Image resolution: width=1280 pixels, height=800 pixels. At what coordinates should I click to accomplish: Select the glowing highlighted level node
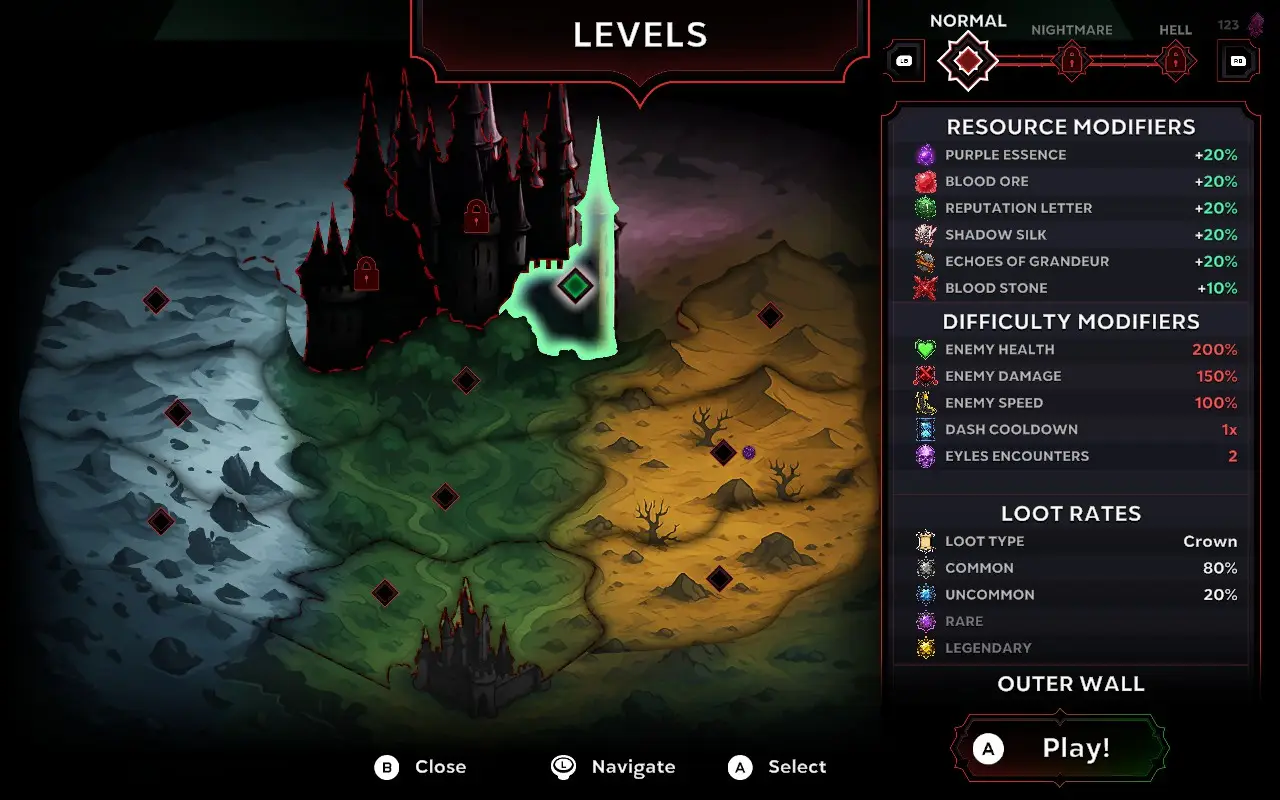[575, 286]
